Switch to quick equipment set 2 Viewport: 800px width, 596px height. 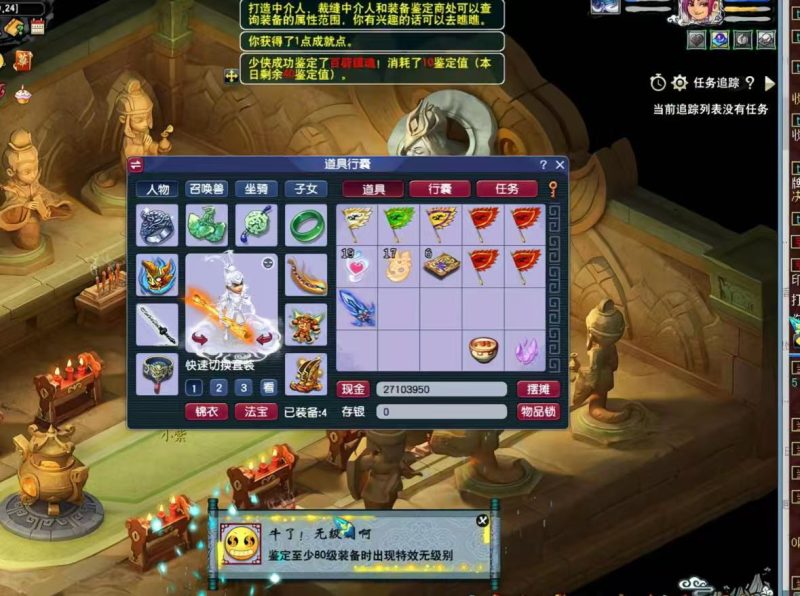(219, 387)
